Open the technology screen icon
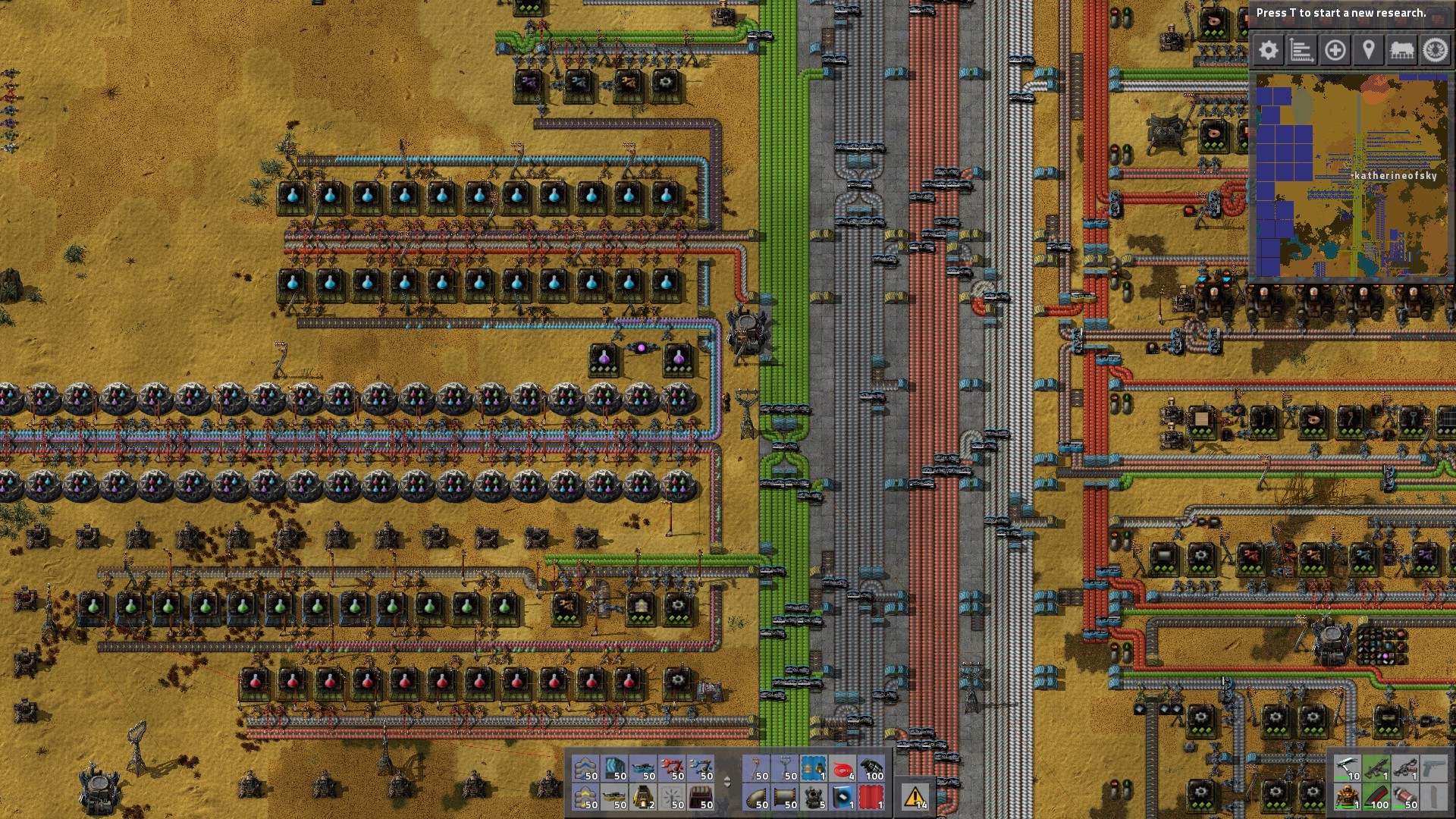The image size is (1456, 819). 1436,51
